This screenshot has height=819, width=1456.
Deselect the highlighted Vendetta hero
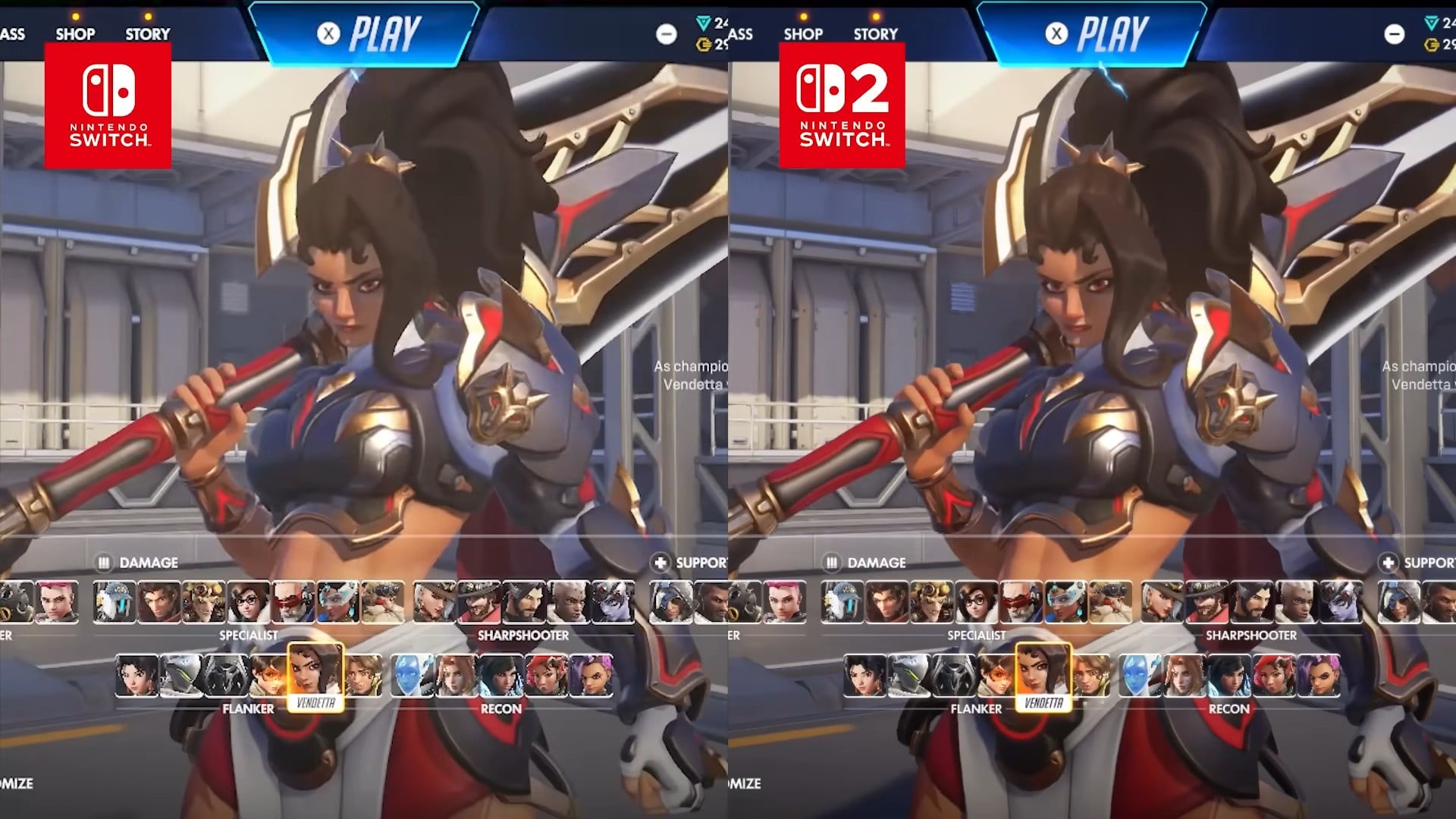tap(317, 675)
